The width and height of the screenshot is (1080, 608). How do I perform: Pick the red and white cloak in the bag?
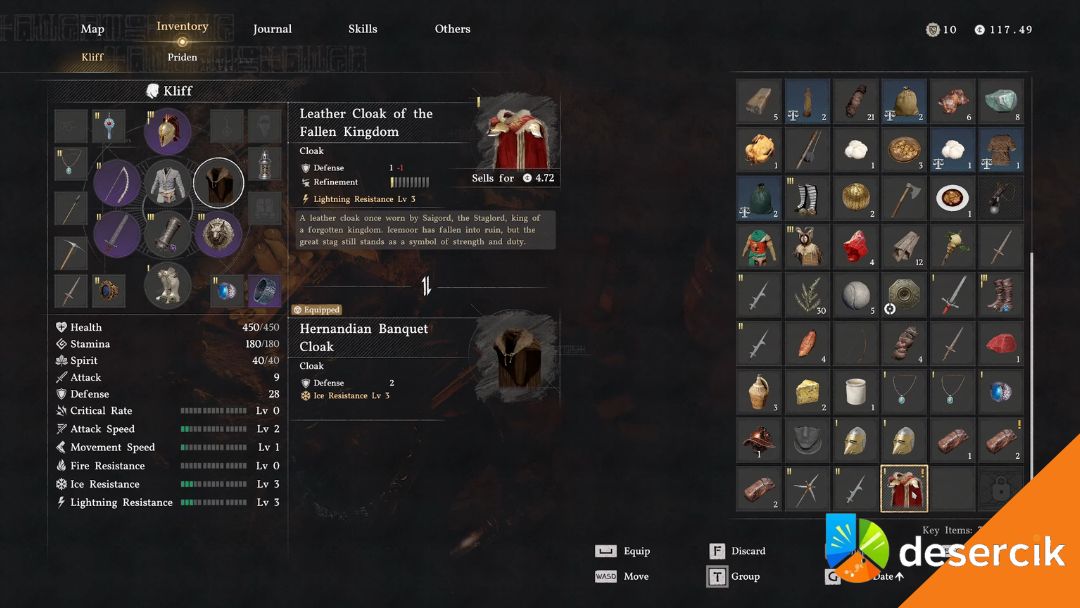904,489
